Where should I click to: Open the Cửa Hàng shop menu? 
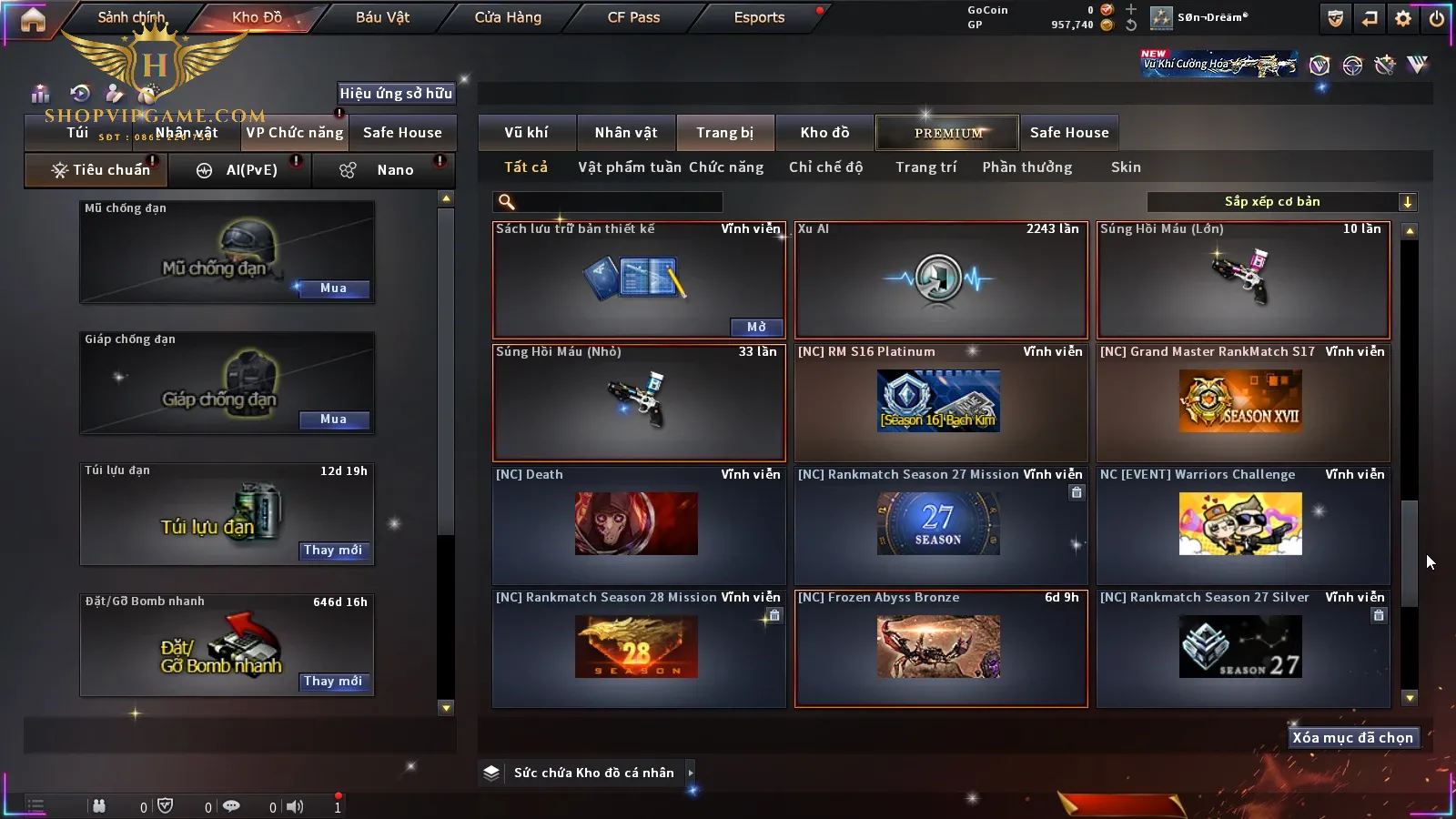pyautogui.click(x=508, y=17)
